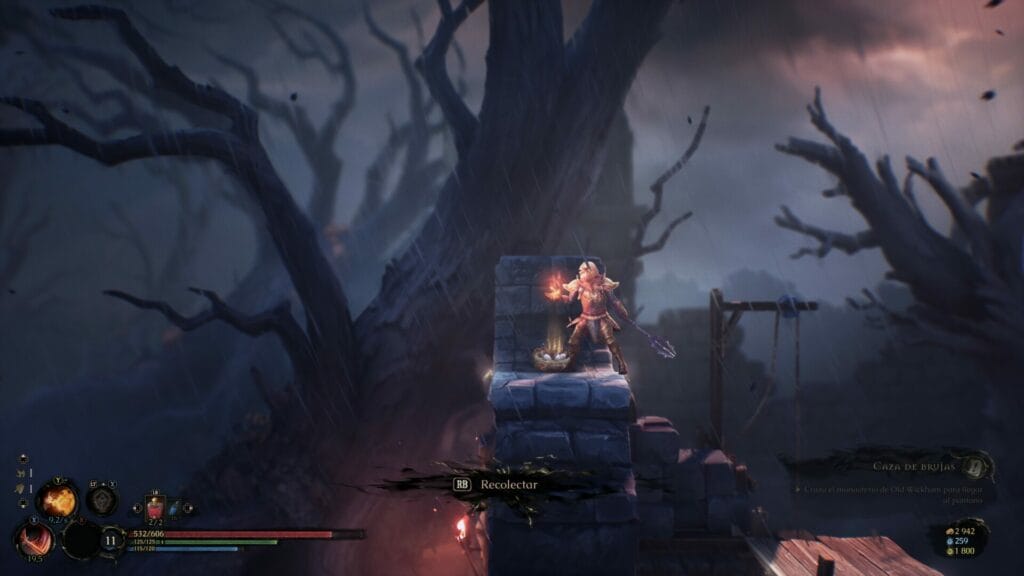The image size is (1024, 576).
Task: Select the dark shield rune skill slot
Action: pyautogui.click(x=101, y=500)
